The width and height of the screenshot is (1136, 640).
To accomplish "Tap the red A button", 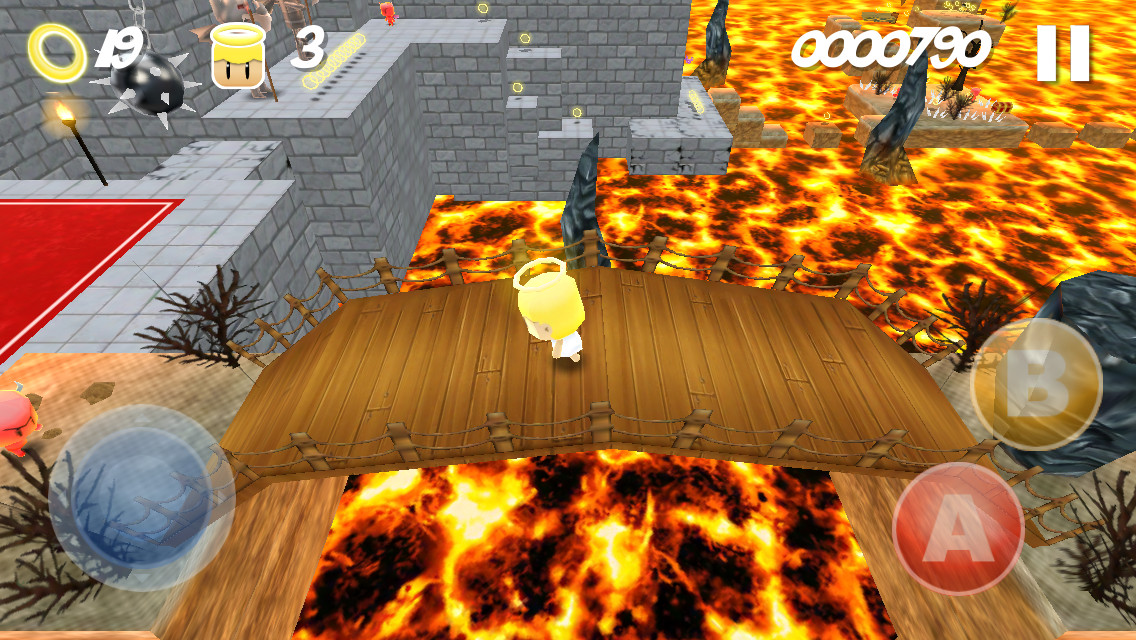I will click(x=957, y=527).
